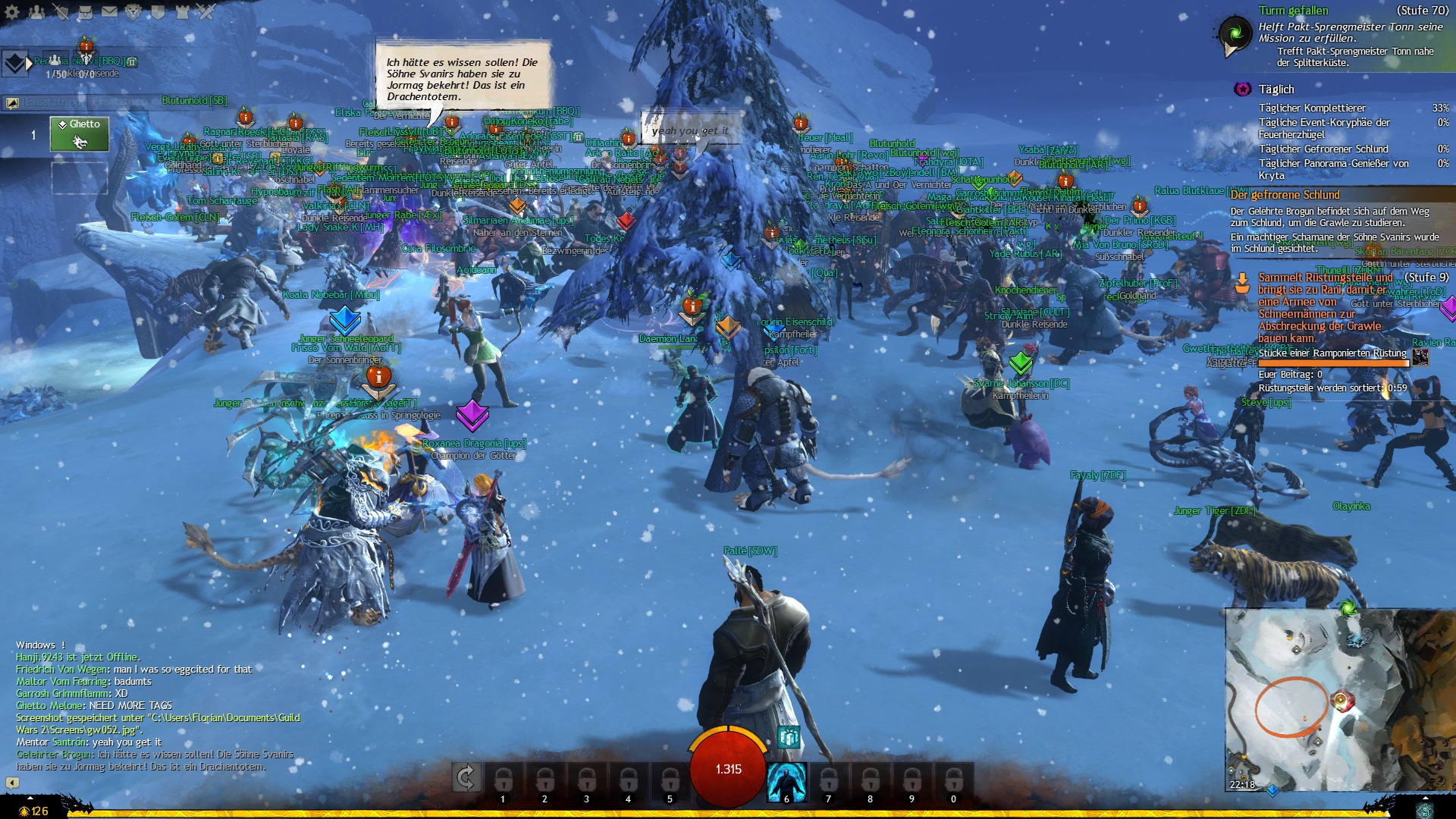
Task: Activate the glowing blue healing skill
Action: tap(786, 782)
